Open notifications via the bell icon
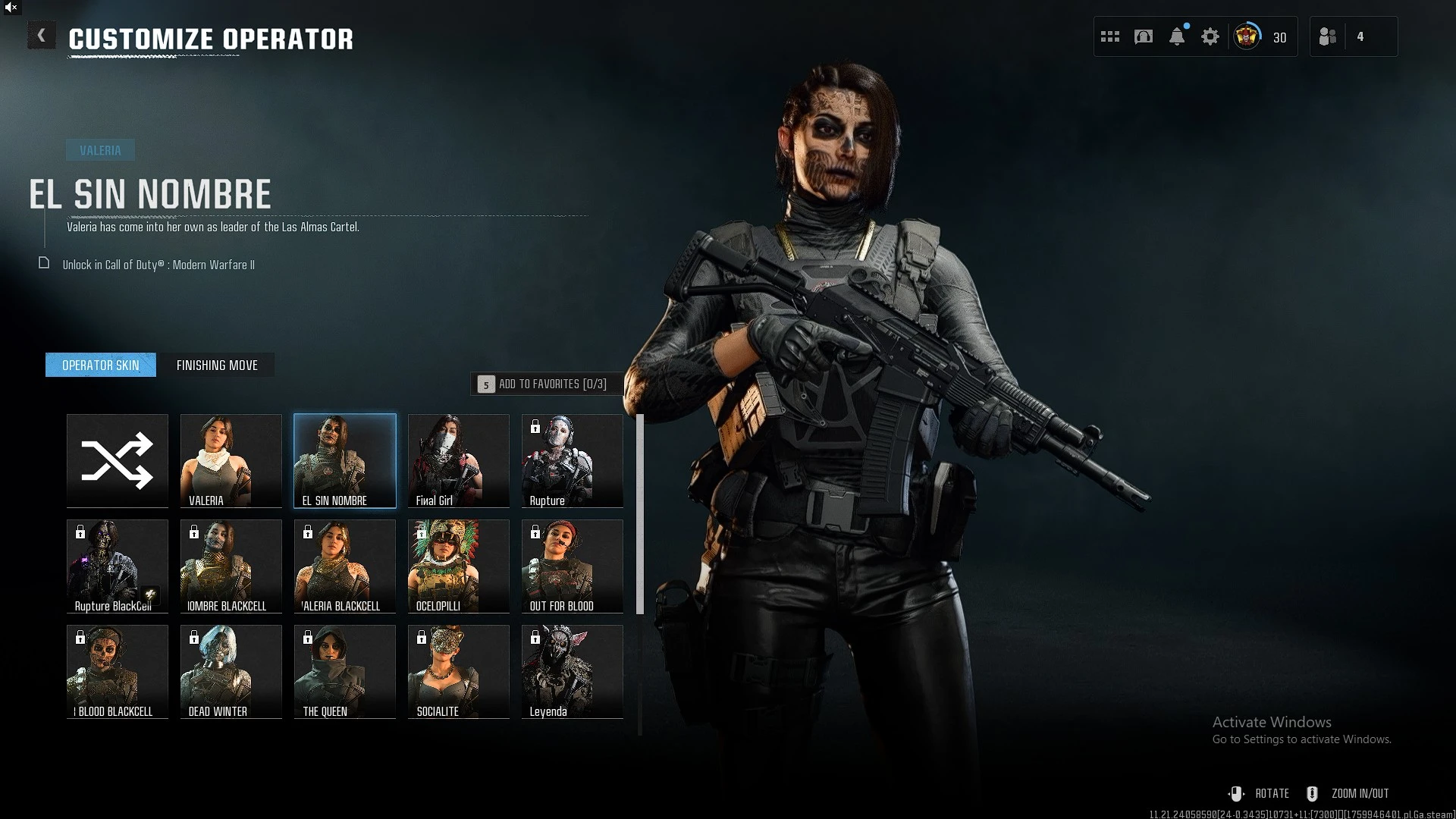This screenshot has height=819, width=1456. [1177, 36]
